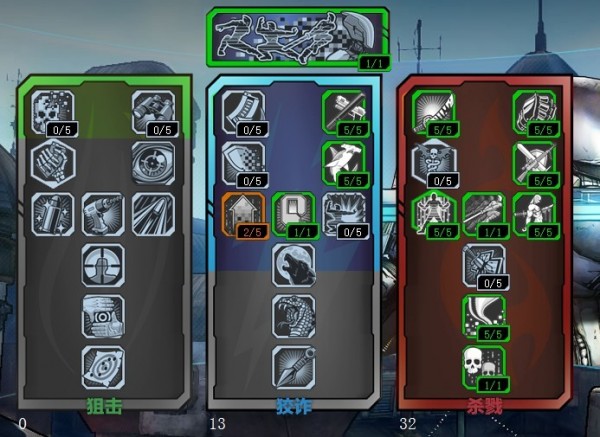Choose the skull 0/5 skill in the red tree
600x437 pixels.
(434, 160)
